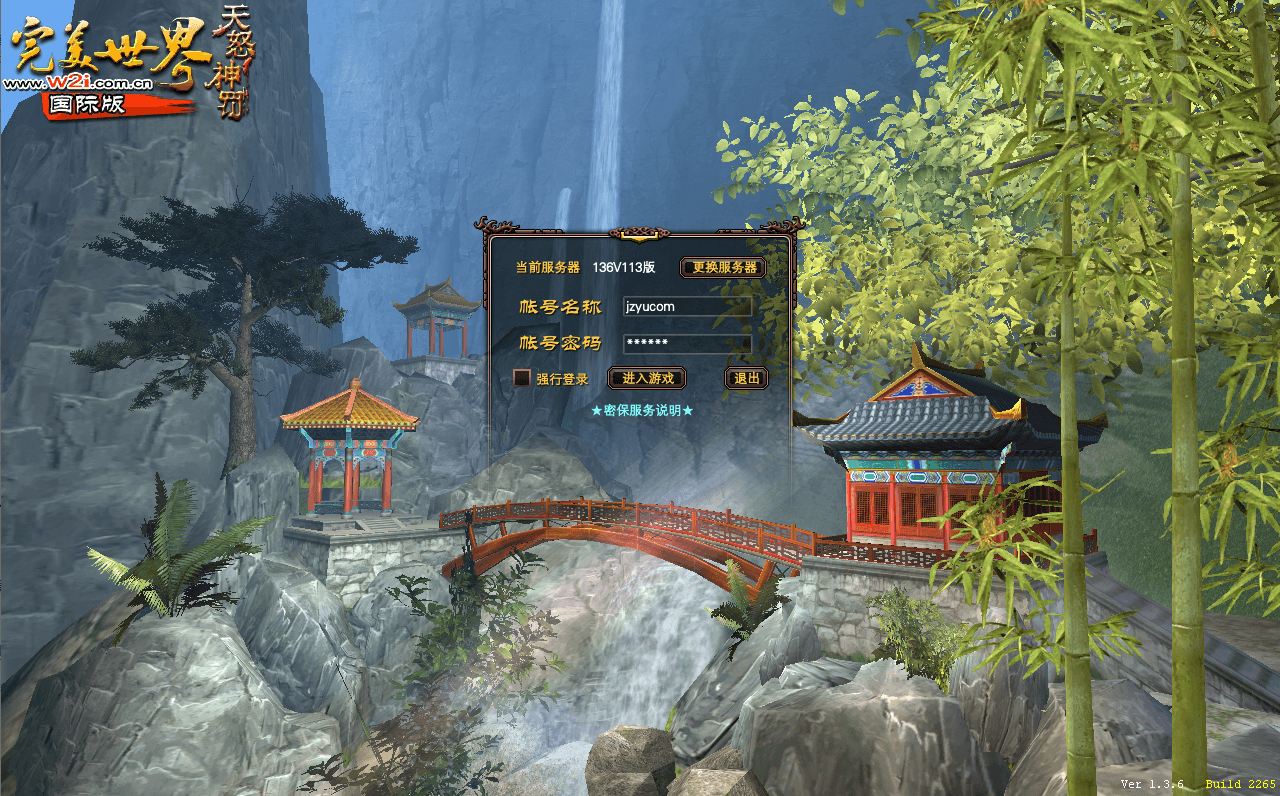The height and width of the screenshot is (796, 1280).
Task: Change the current server from 136V113版
Action: (x=724, y=268)
